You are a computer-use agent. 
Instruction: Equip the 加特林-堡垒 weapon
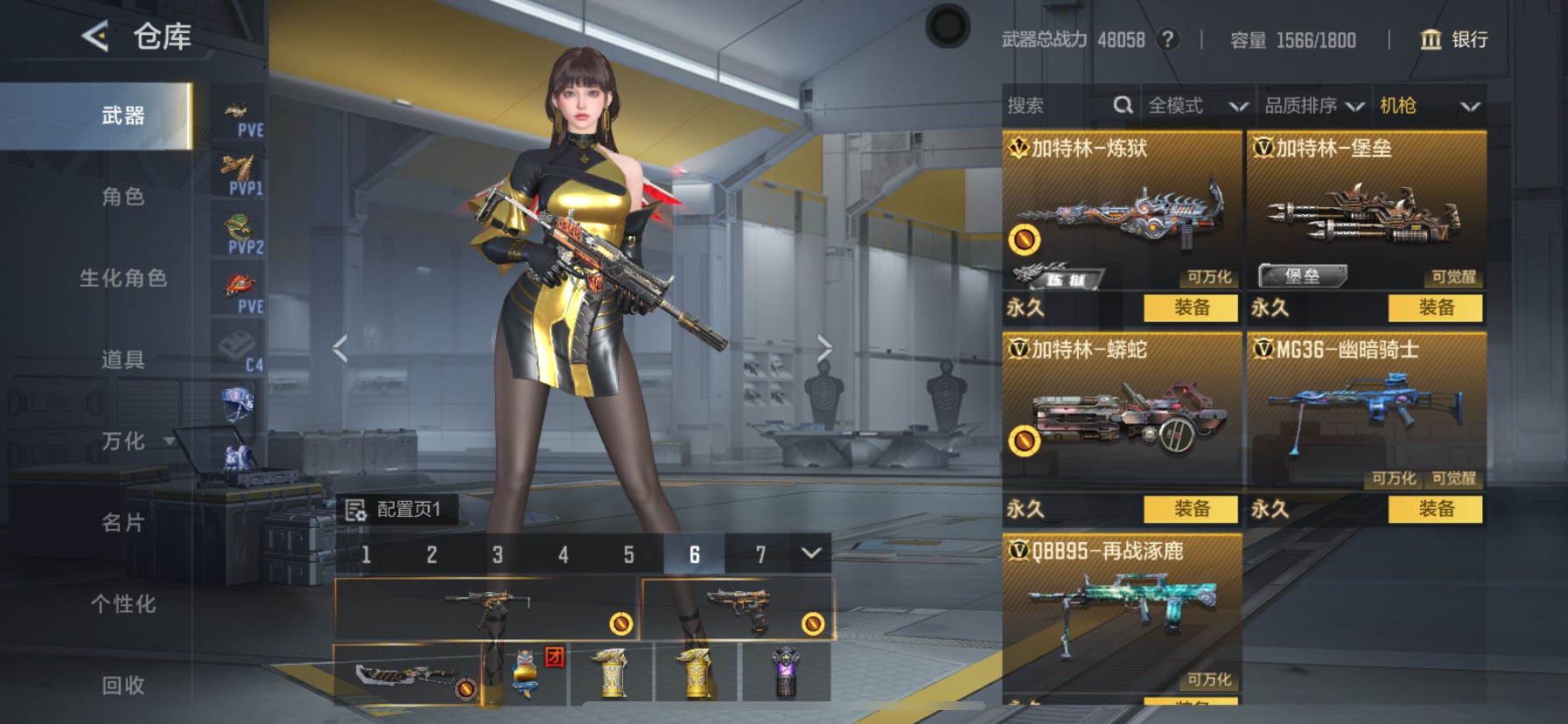coord(1436,308)
